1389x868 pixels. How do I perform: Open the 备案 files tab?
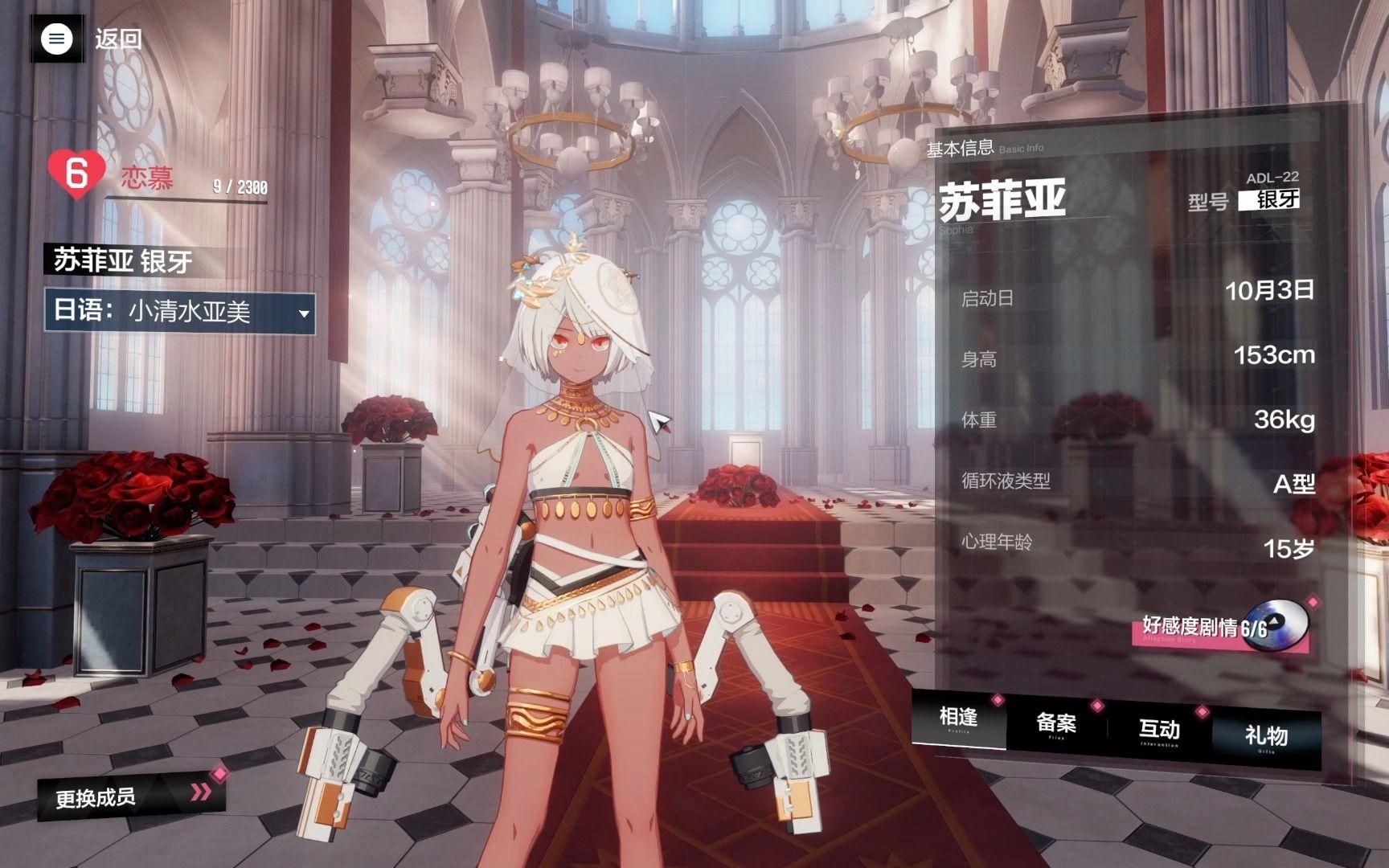1056,724
